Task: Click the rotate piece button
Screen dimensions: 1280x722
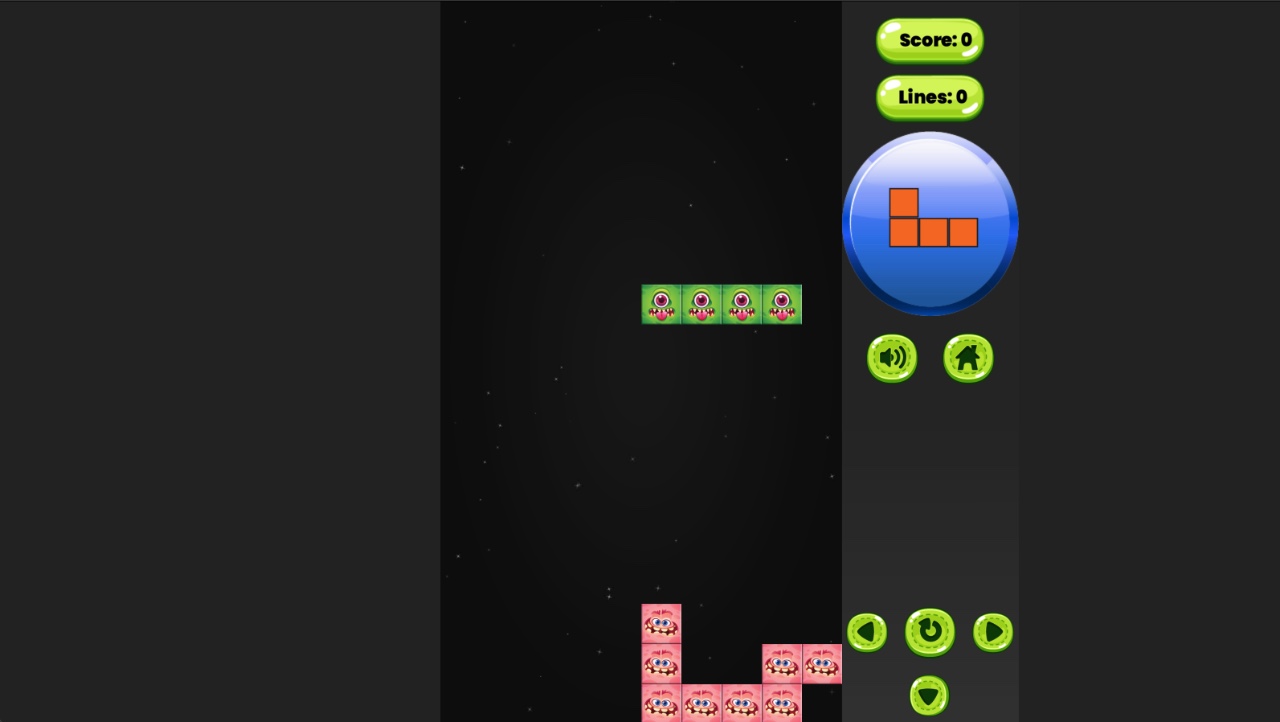Action: click(x=929, y=633)
